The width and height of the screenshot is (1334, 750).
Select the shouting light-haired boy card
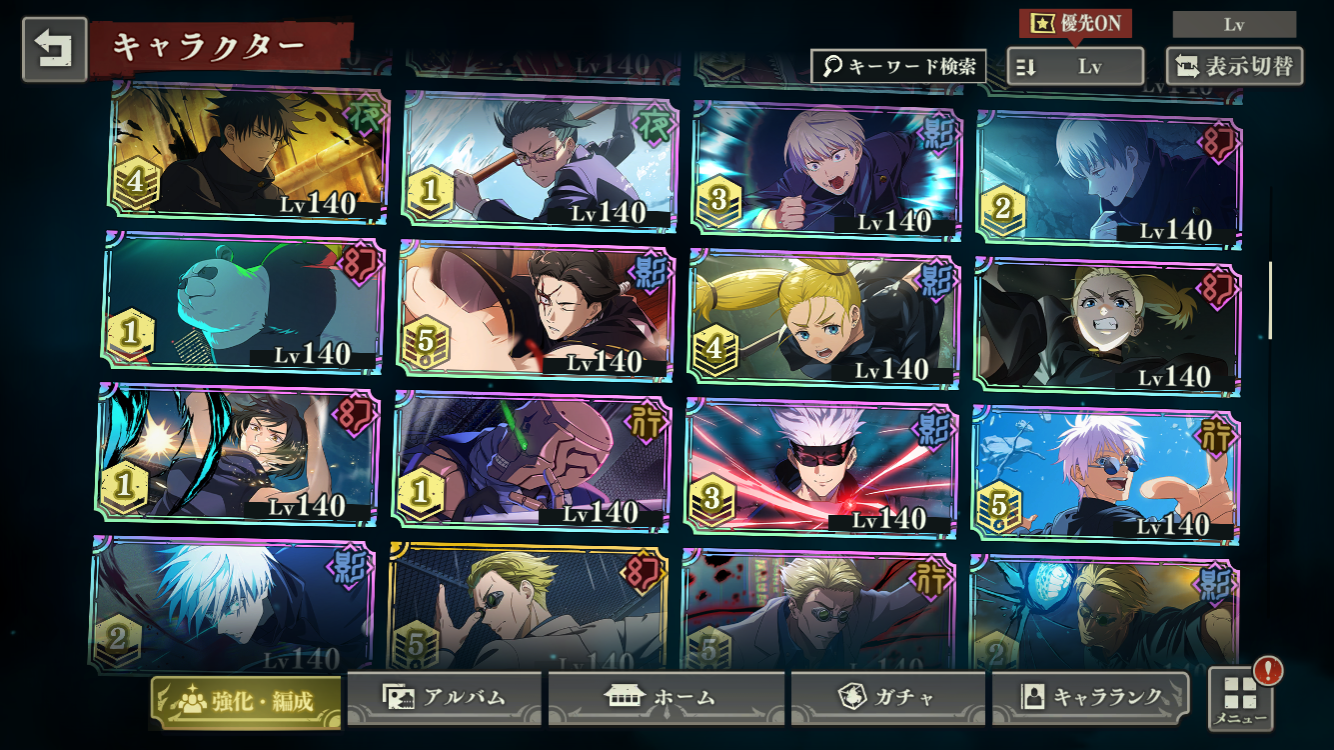(x=827, y=170)
